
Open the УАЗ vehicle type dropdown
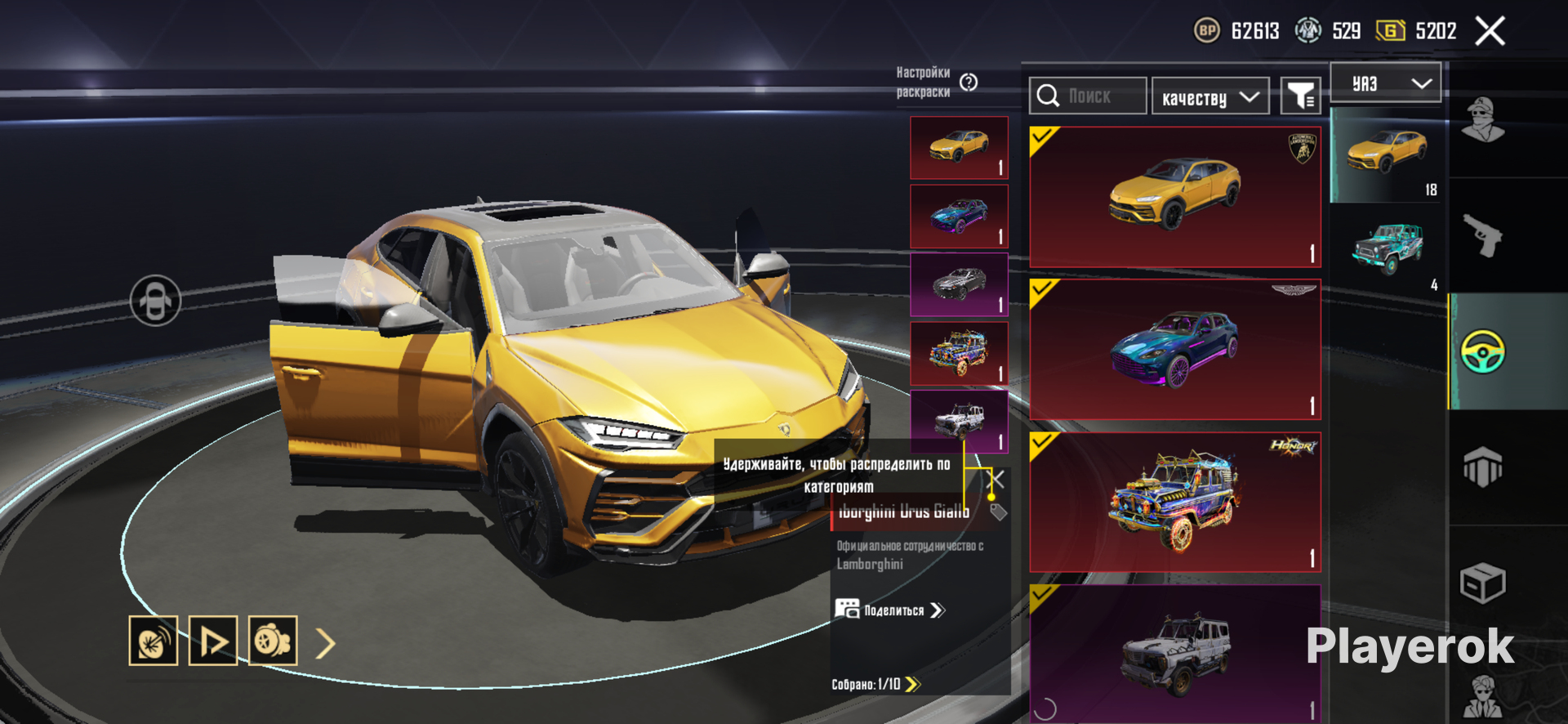(1385, 83)
